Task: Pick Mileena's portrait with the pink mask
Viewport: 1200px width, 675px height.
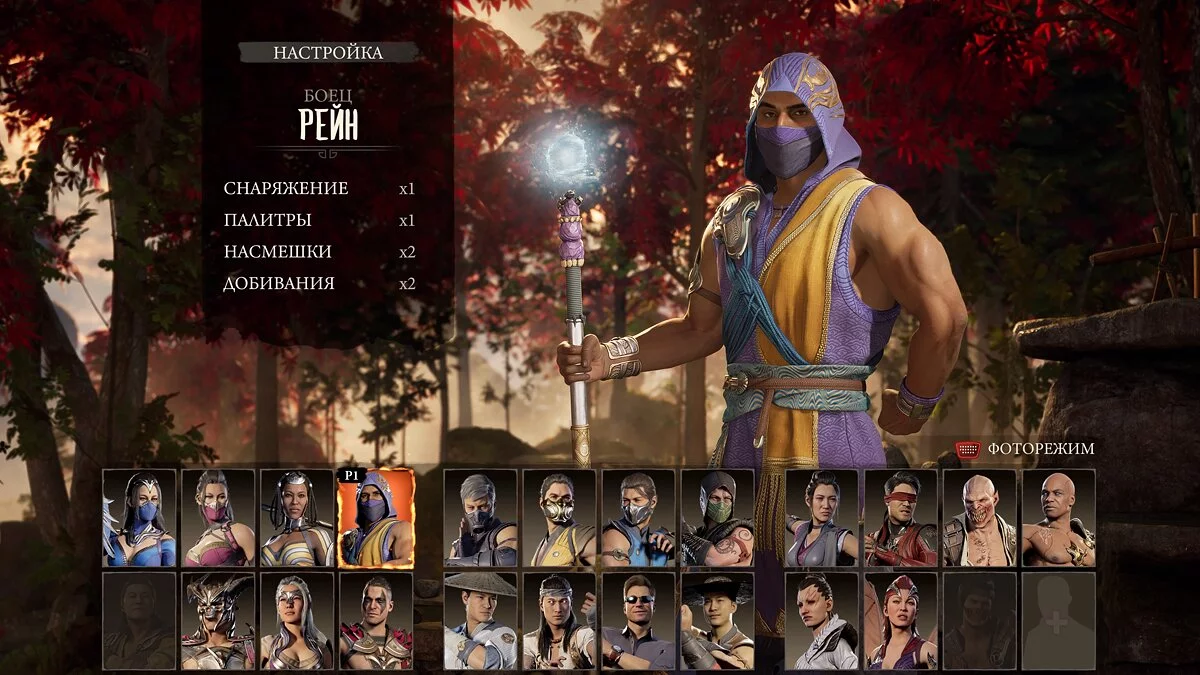Action: (218, 518)
